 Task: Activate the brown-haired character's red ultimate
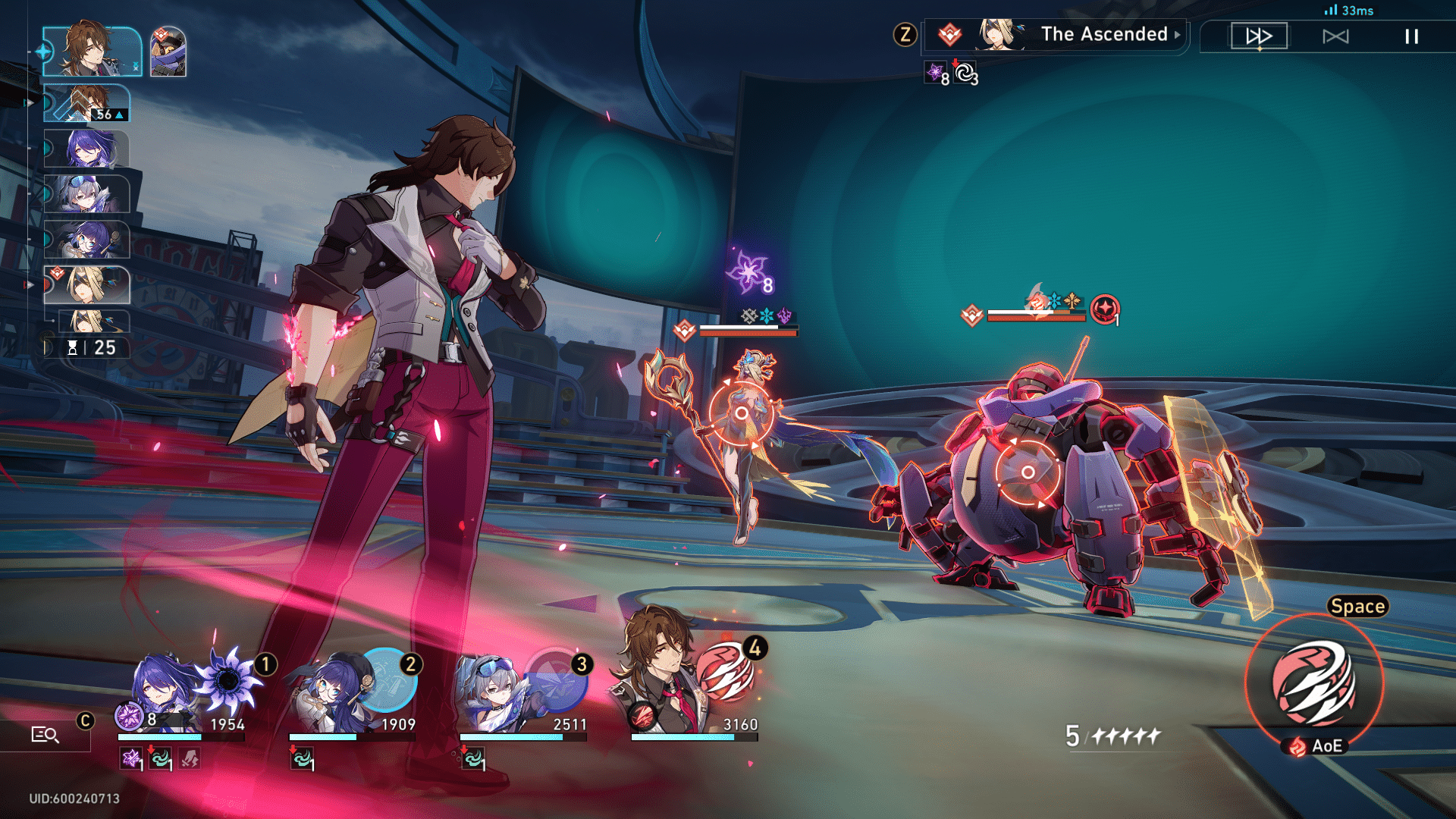pos(725,672)
